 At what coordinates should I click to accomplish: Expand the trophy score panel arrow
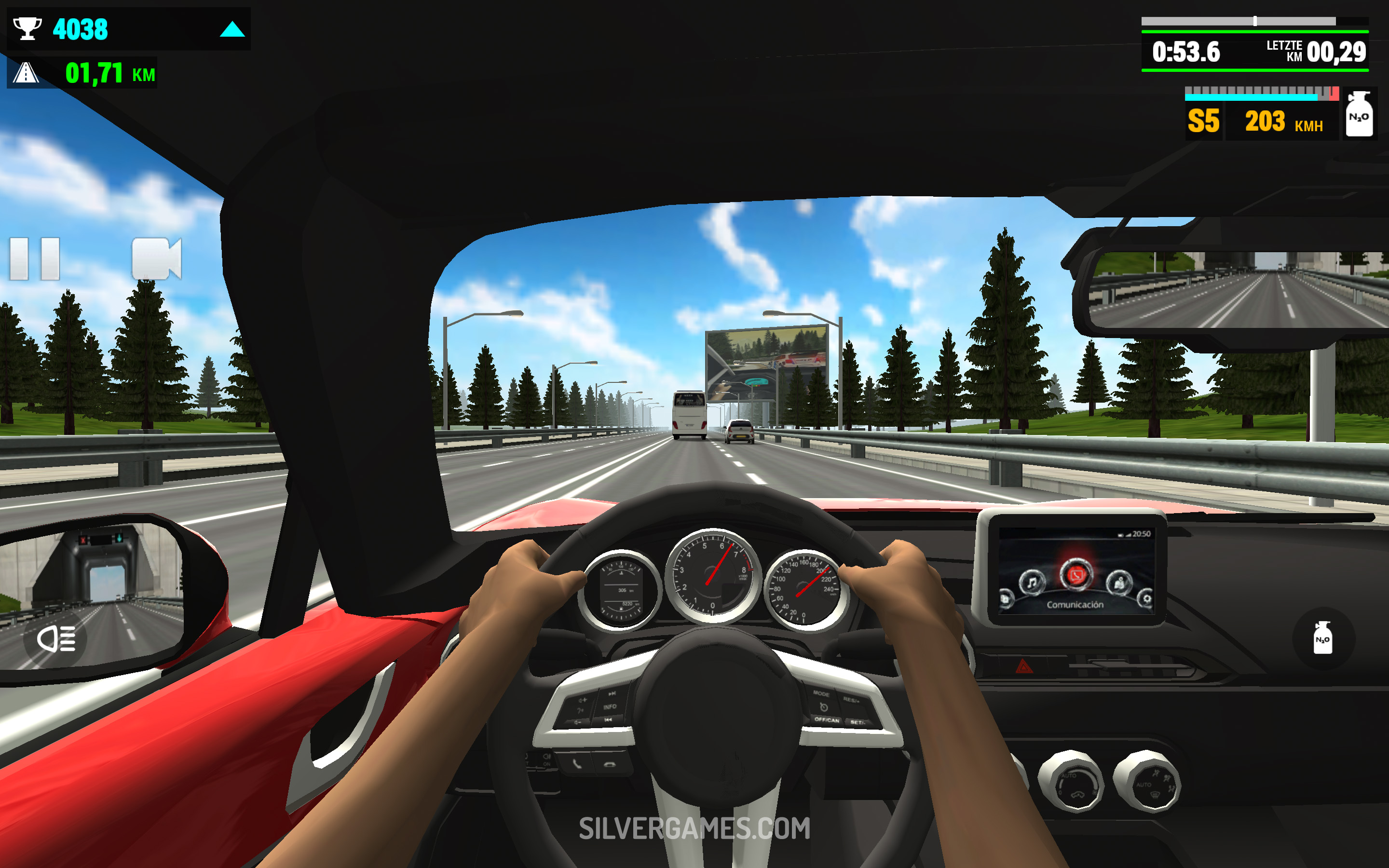(232, 29)
